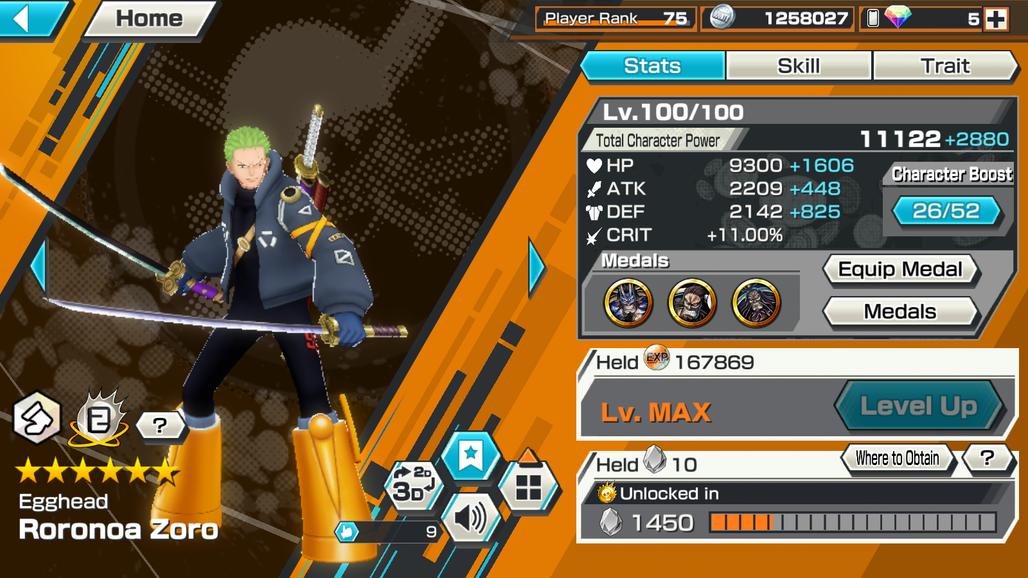Open the Medals list
Viewport: 1028px width, 578px height.
point(899,312)
